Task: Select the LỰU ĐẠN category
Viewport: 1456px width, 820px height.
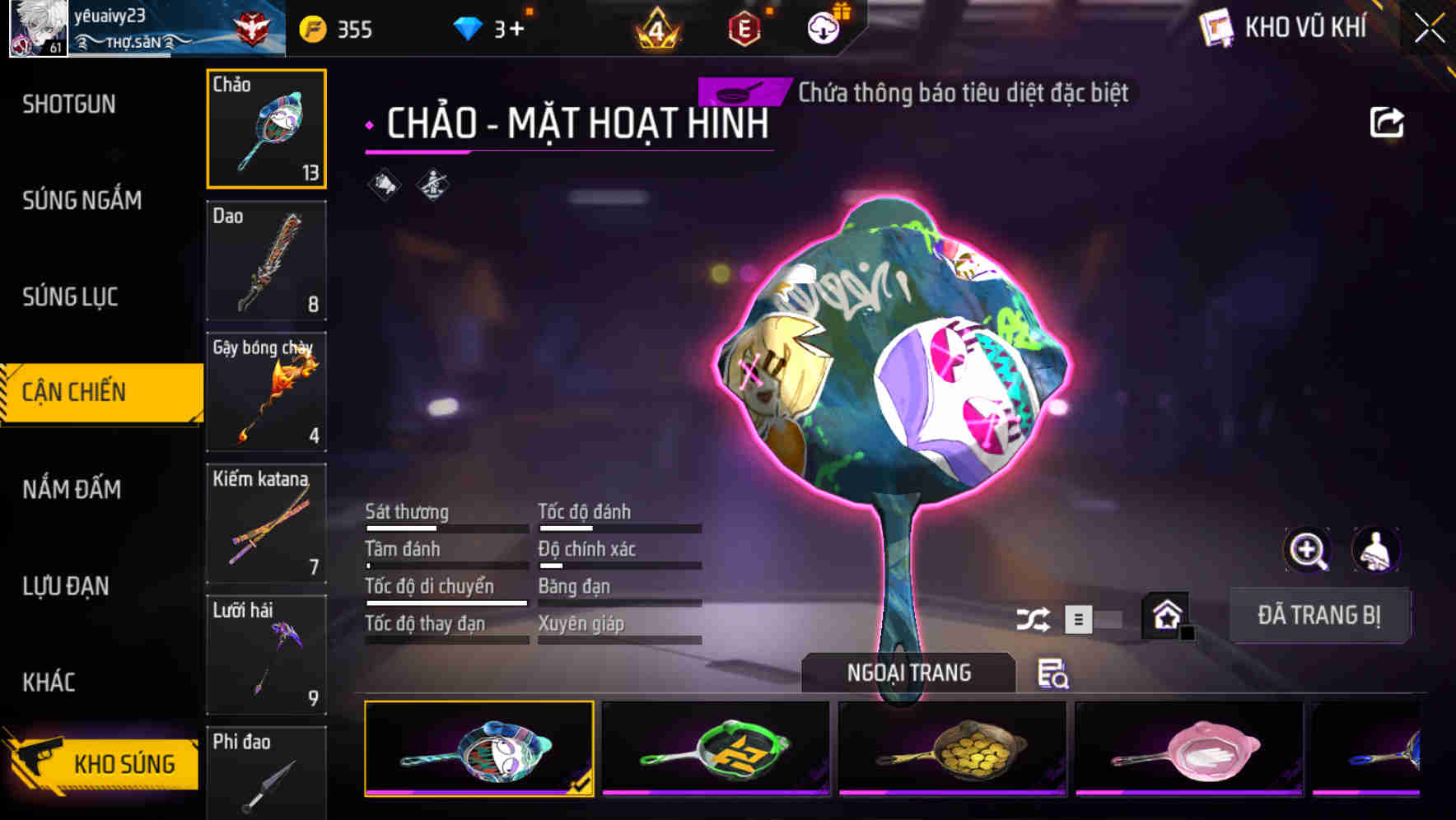Action: (x=66, y=586)
